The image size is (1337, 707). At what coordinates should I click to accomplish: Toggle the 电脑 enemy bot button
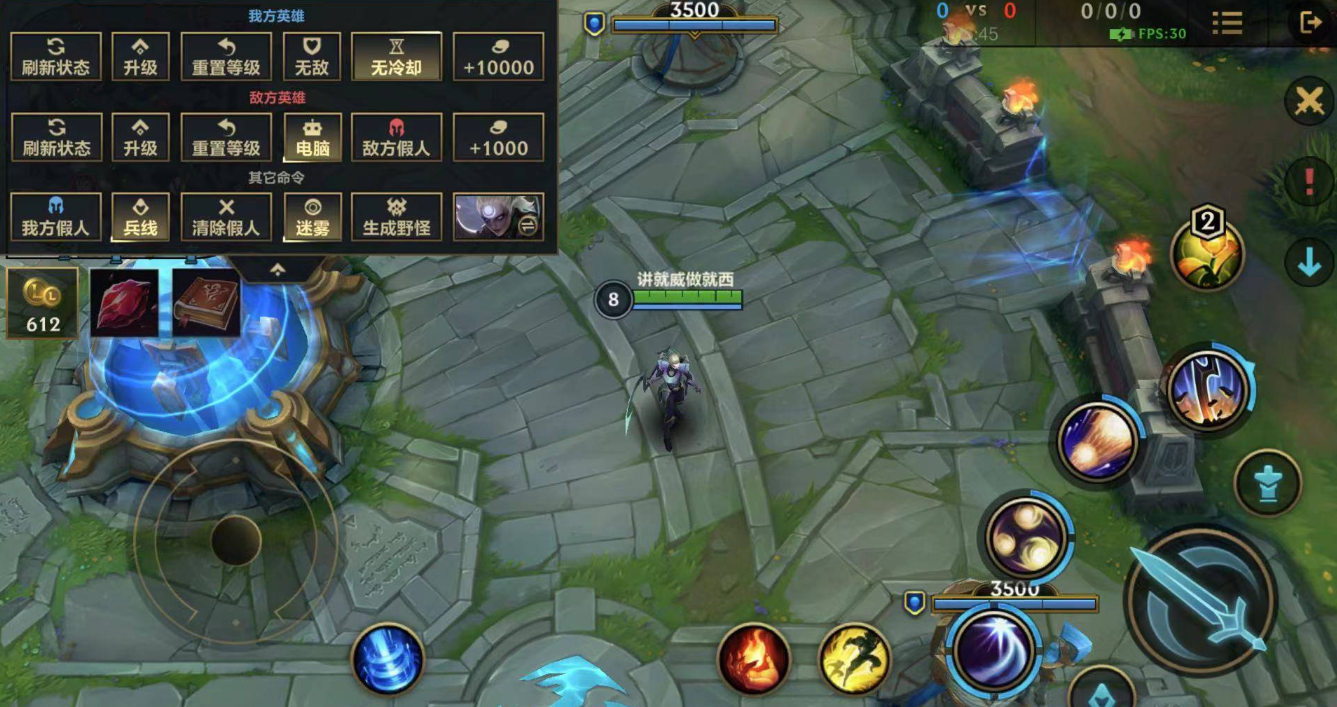tap(313, 137)
